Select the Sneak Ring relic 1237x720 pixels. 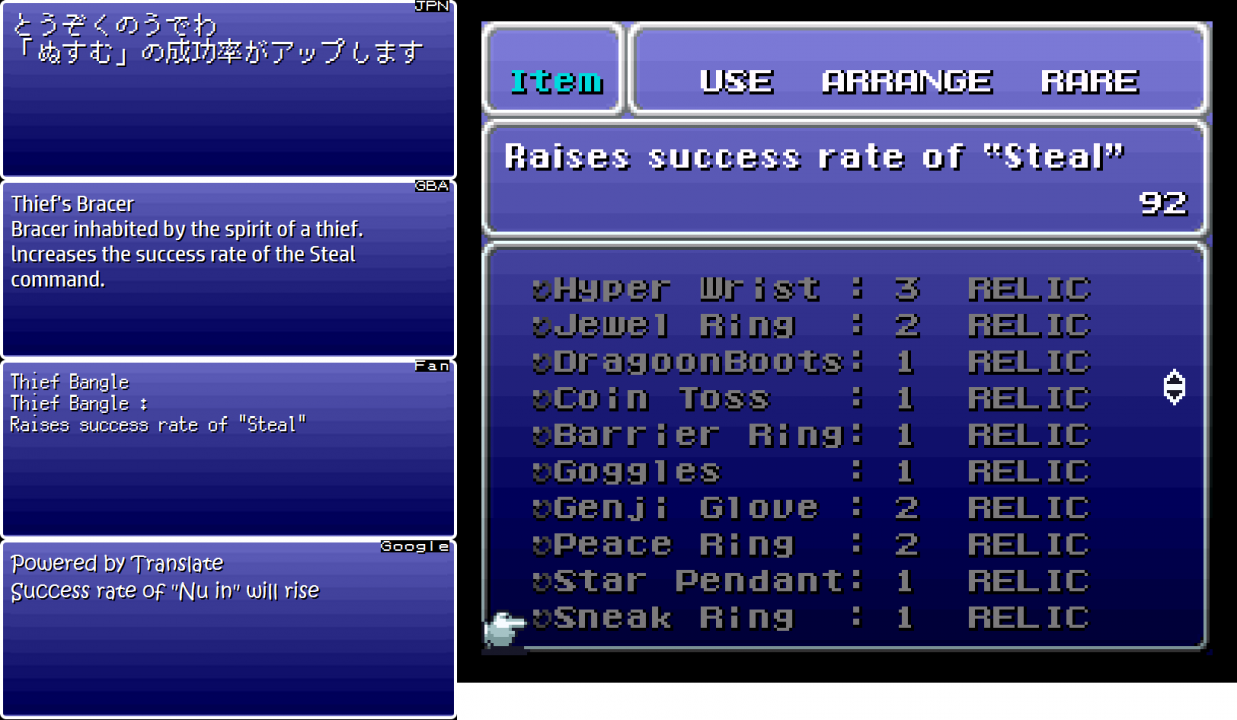point(673,618)
